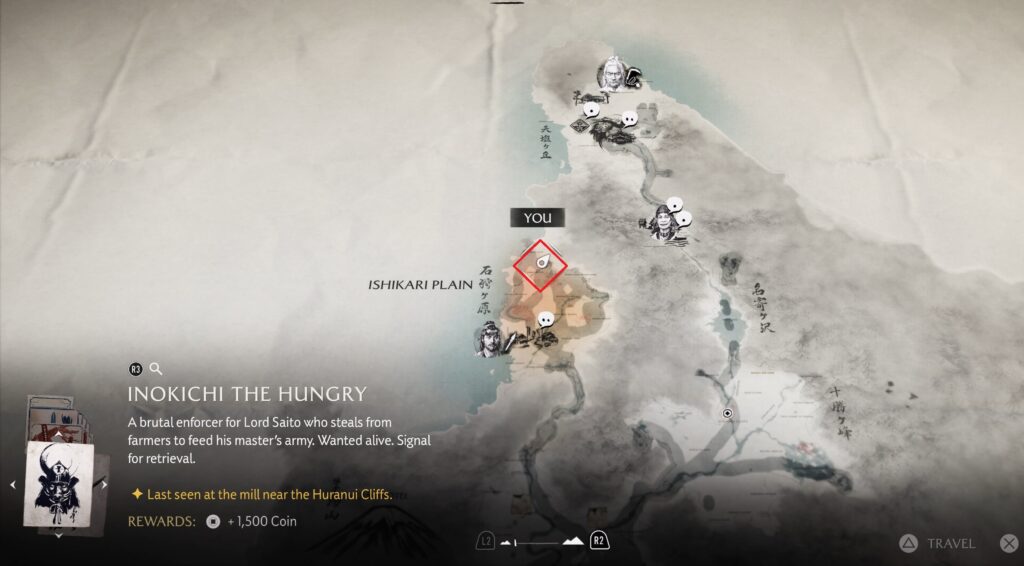Zoom the map in with large mountain icon
1024x566 pixels.
point(574,542)
